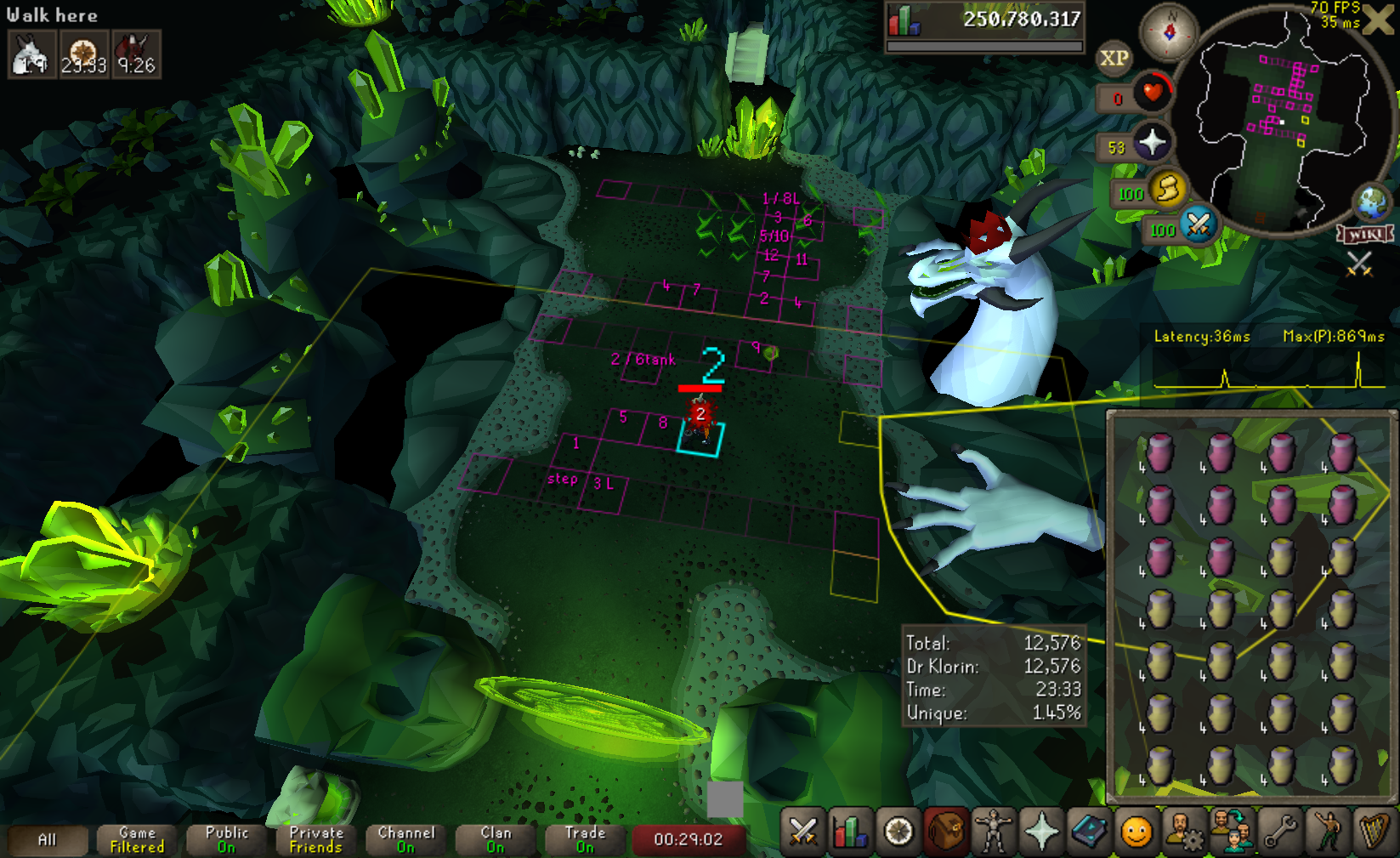Click the compass to face north
This screenshot has height=858, width=1400.
(x=1169, y=32)
